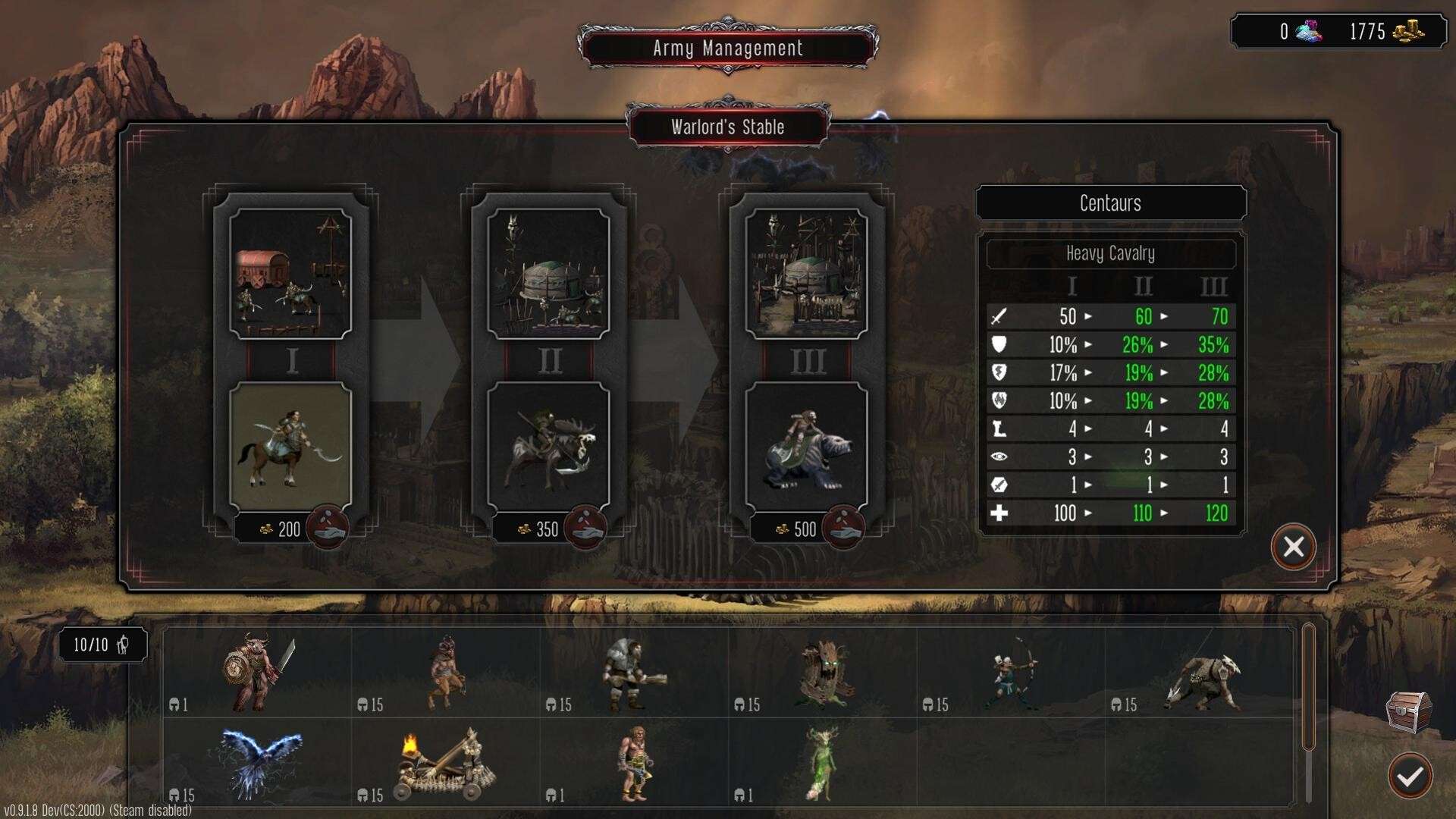Confirm army with the checkmark button
This screenshot has height=819, width=1456.
[x=1410, y=776]
